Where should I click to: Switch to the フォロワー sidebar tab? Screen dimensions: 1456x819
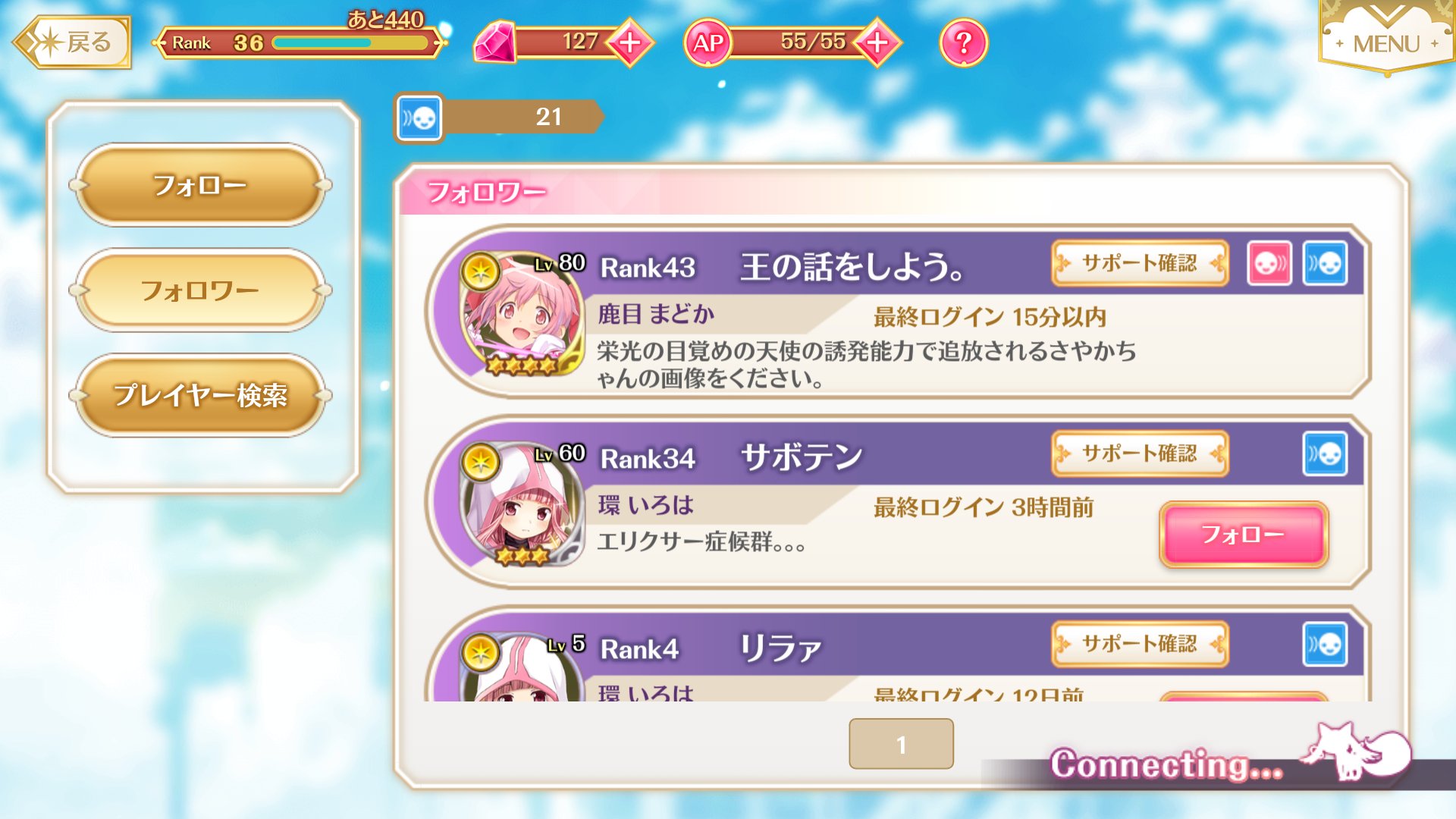(x=200, y=289)
